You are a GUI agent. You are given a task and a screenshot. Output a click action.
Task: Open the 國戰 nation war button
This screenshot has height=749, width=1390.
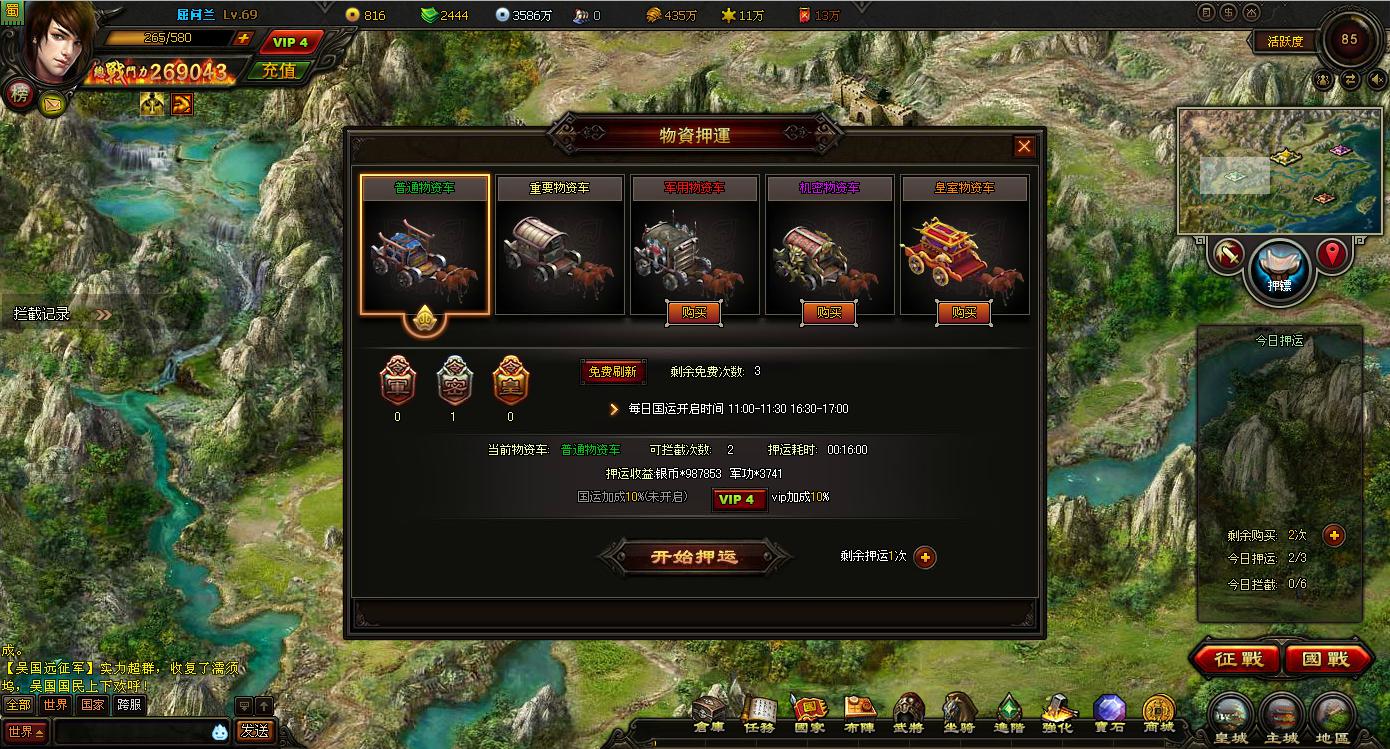(1326, 660)
